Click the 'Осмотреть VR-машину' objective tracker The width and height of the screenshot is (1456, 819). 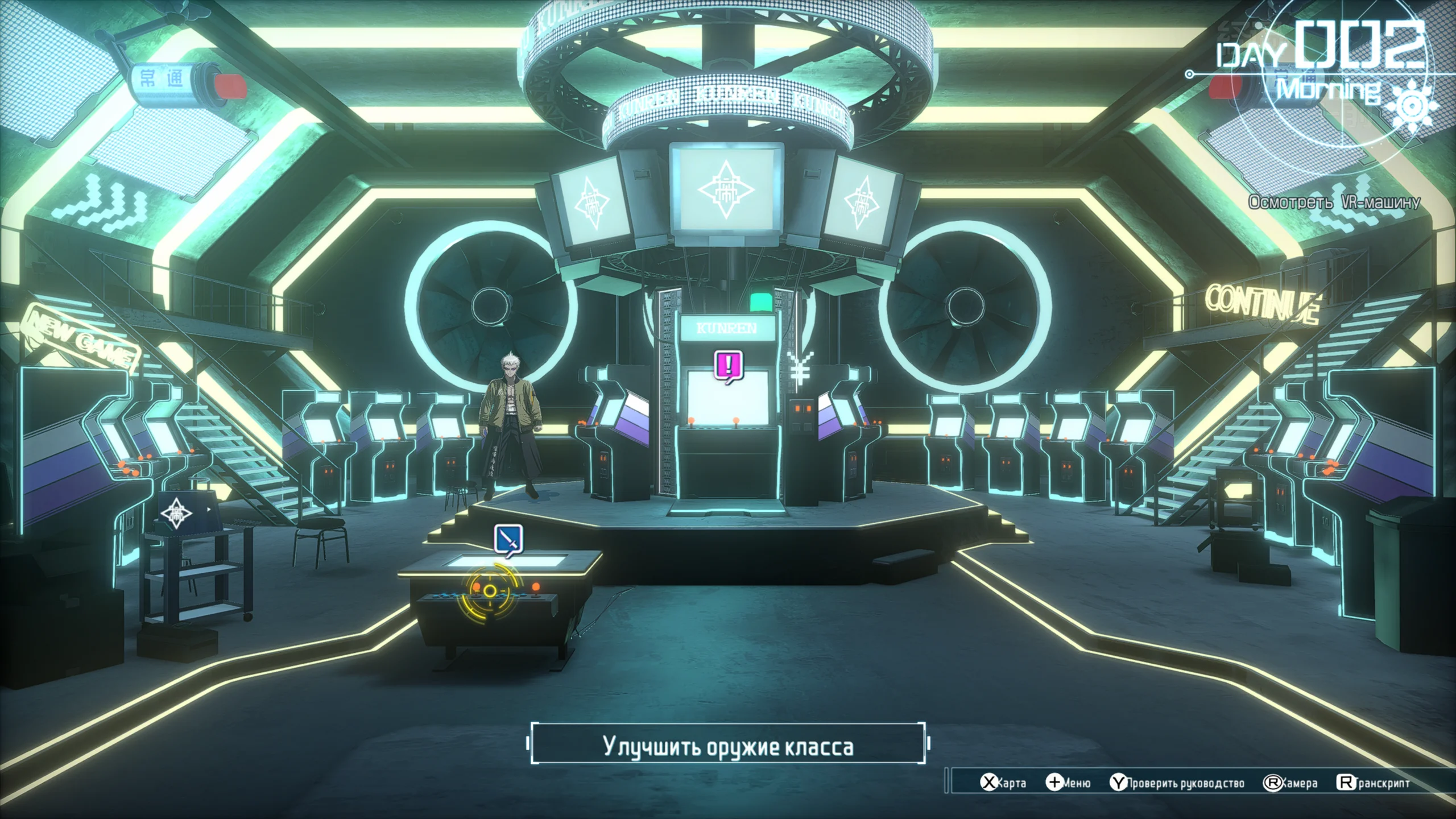(1334, 202)
